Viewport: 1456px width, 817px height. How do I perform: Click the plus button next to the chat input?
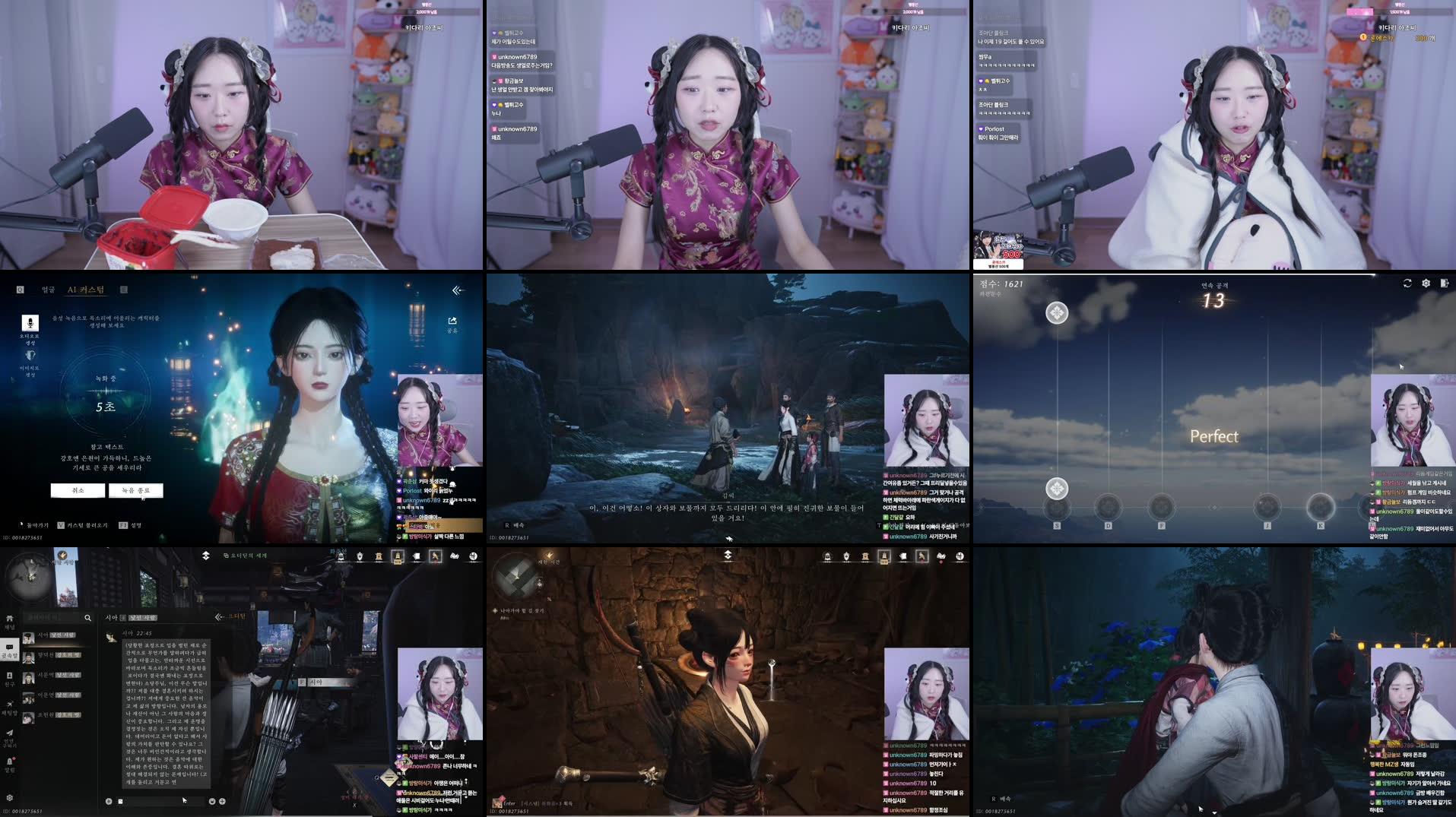coord(223,800)
